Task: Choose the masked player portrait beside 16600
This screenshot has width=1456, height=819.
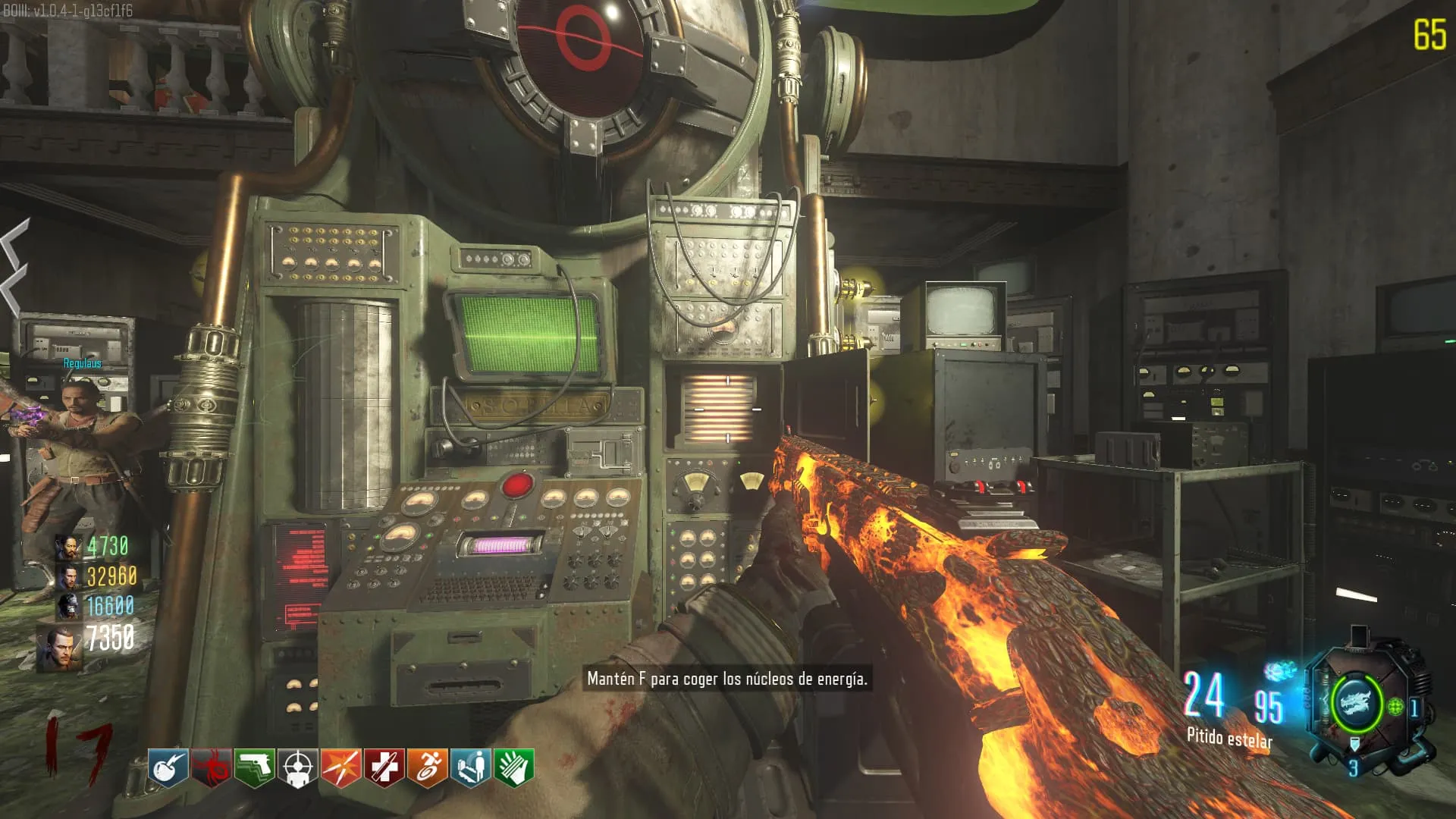Action: tap(70, 607)
